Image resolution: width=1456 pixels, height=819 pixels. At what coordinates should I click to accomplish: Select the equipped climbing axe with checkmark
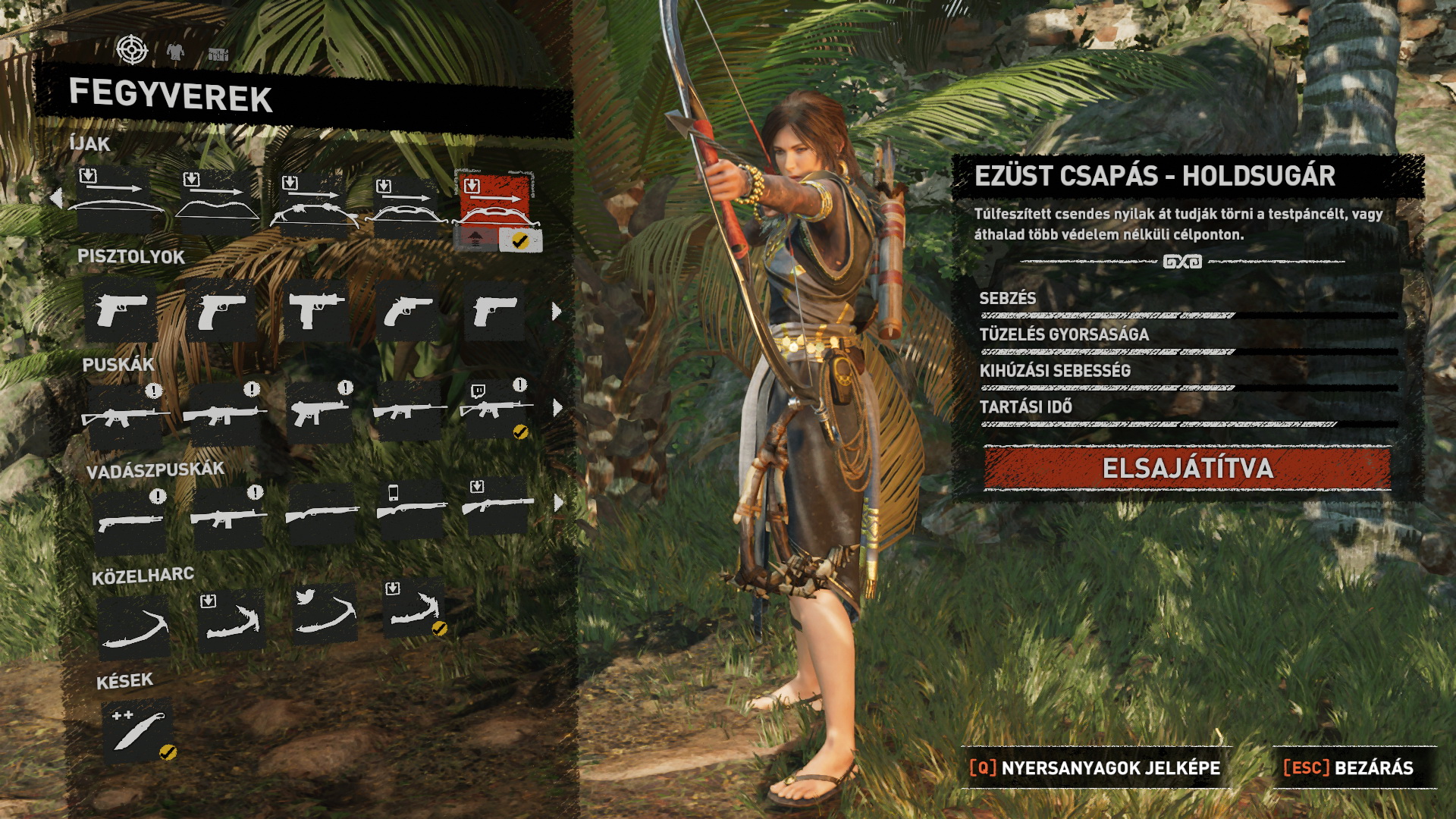pos(415,610)
